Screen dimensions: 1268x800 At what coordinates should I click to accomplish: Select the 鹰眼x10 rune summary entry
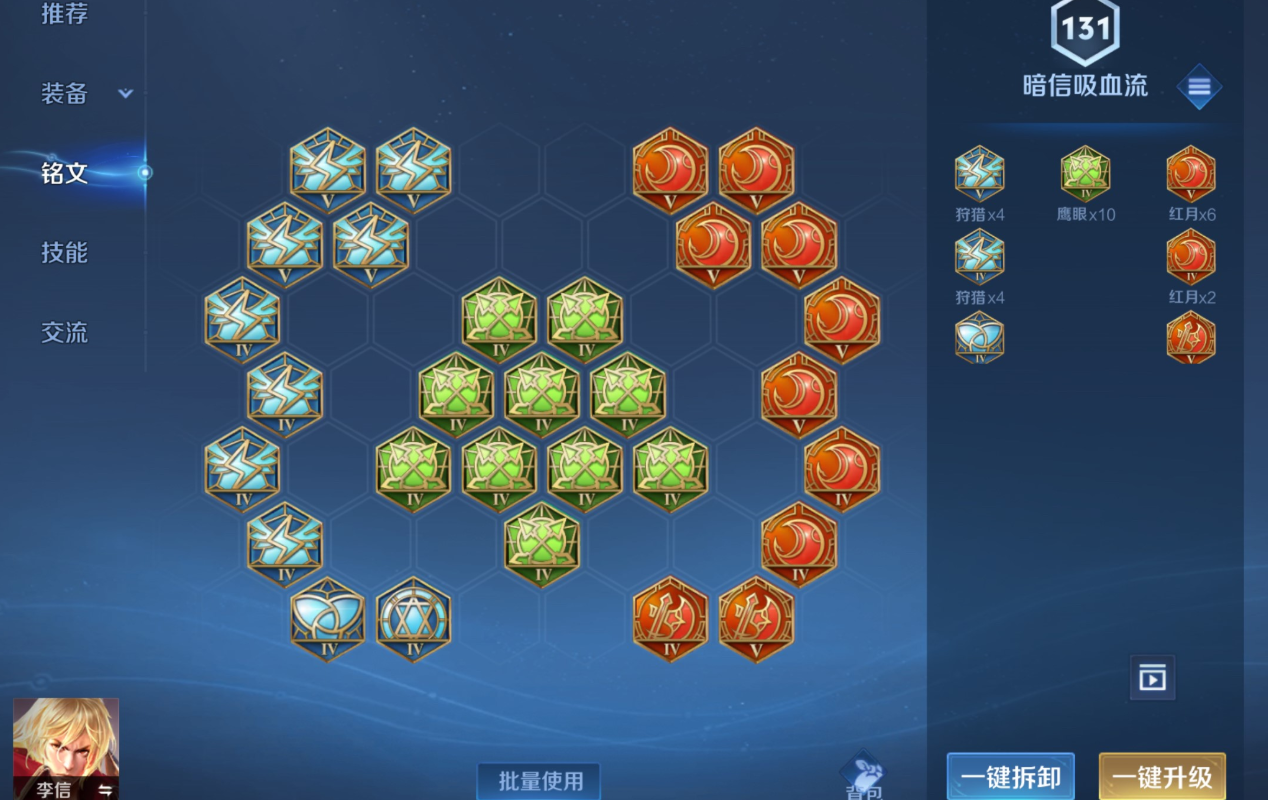coord(1085,182)
